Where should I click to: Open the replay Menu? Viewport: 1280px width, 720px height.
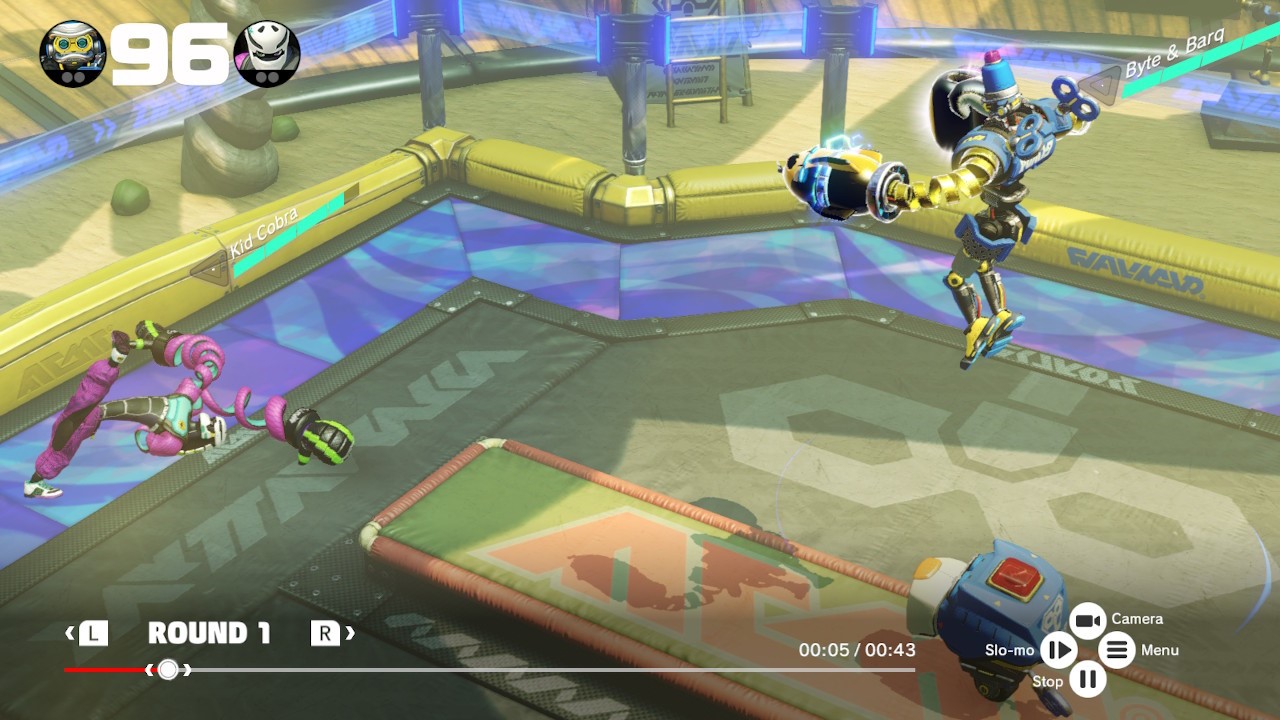pyautogui.click(x=1117, y=651)
